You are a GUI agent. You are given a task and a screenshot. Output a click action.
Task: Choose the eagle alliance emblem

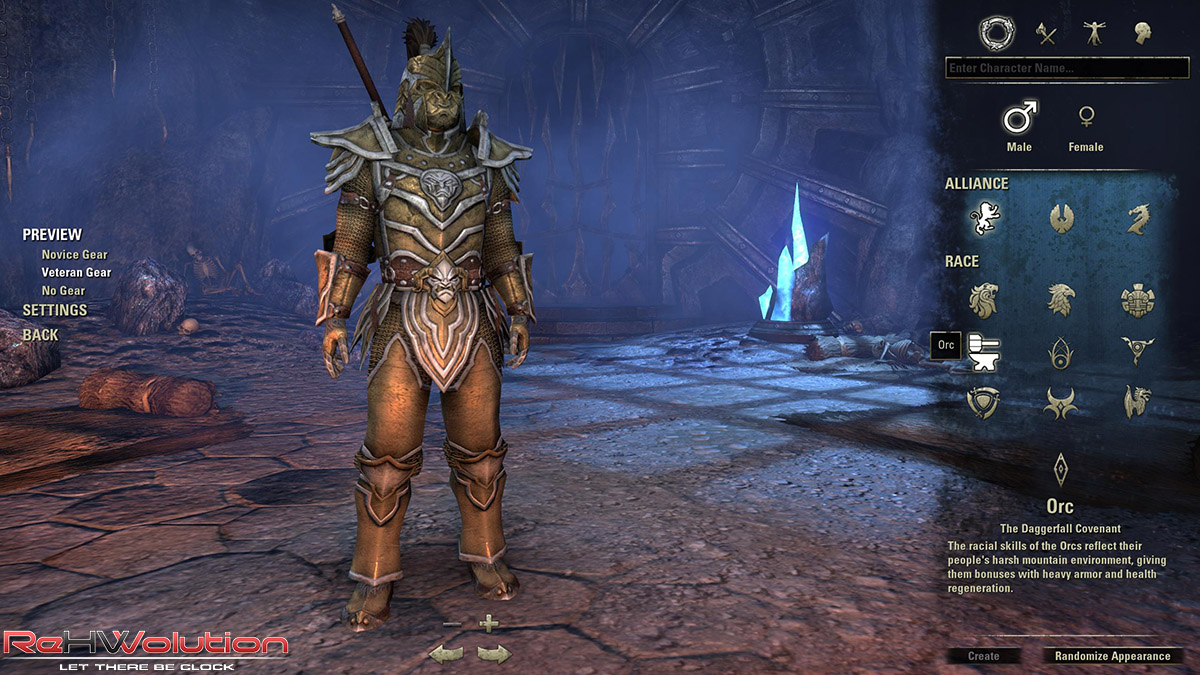click(1061, 218)
